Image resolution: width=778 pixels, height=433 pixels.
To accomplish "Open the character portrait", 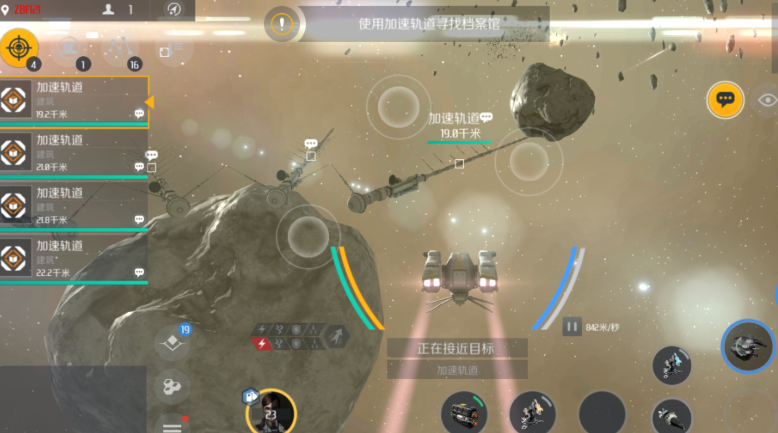I will [x=270, y=412].
